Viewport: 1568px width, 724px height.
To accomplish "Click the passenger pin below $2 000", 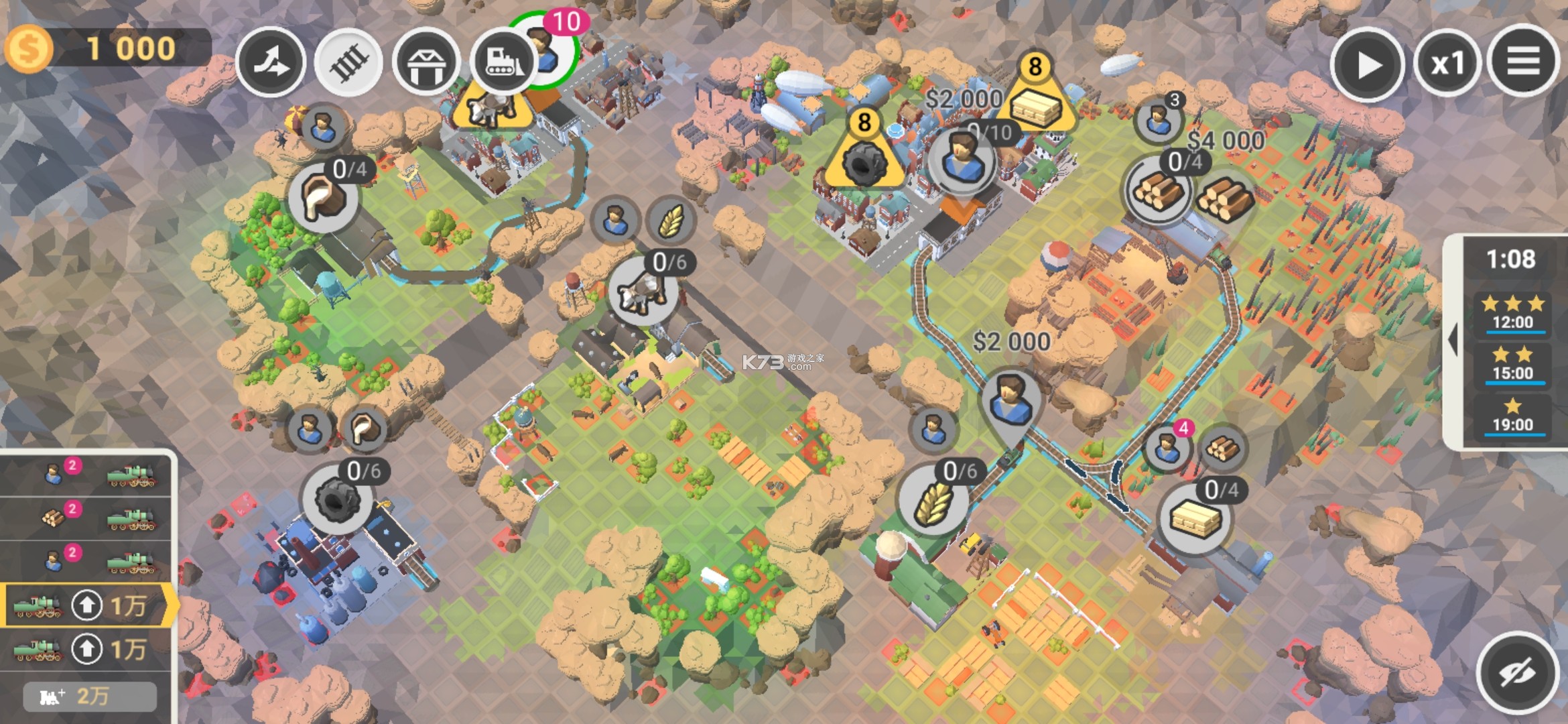I will pos(1010,401).
